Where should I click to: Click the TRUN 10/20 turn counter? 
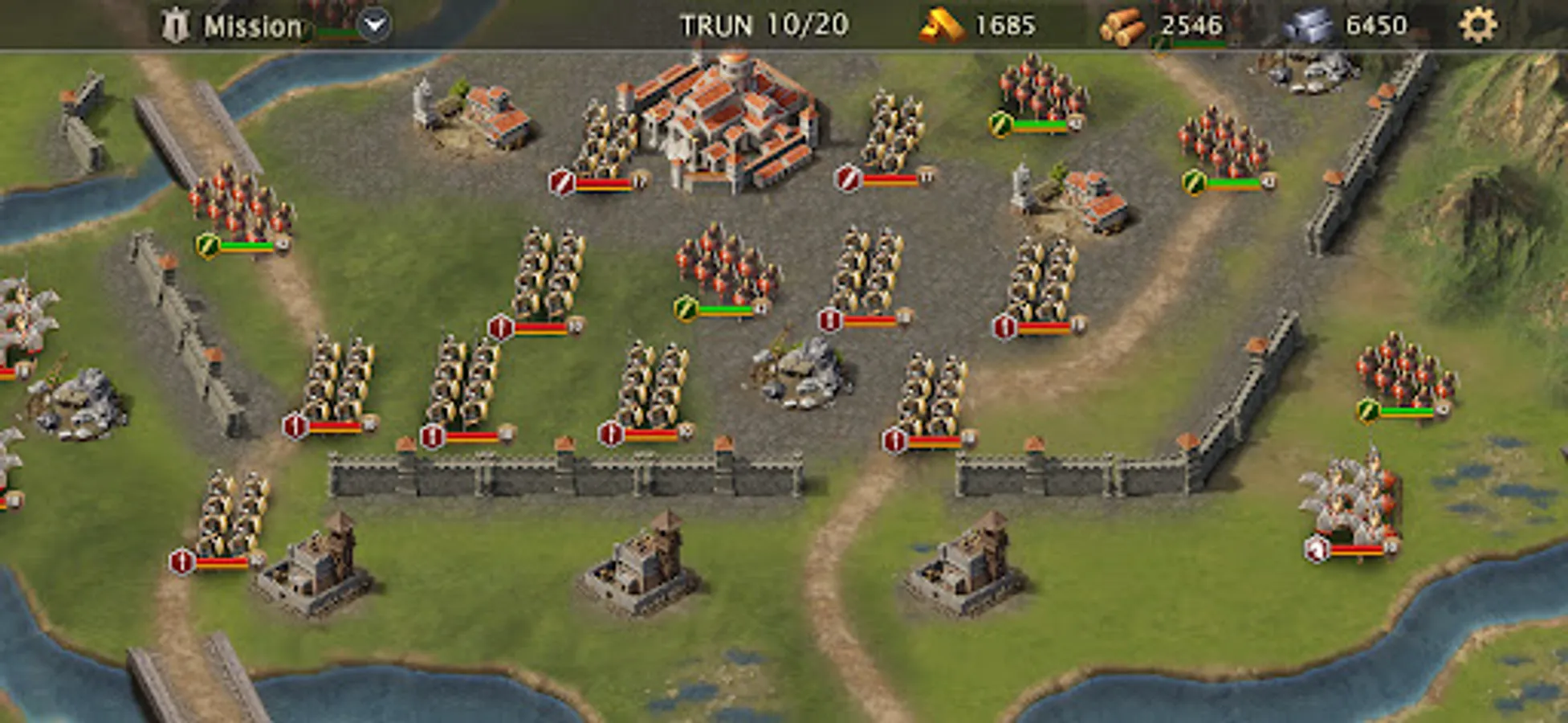763,24
